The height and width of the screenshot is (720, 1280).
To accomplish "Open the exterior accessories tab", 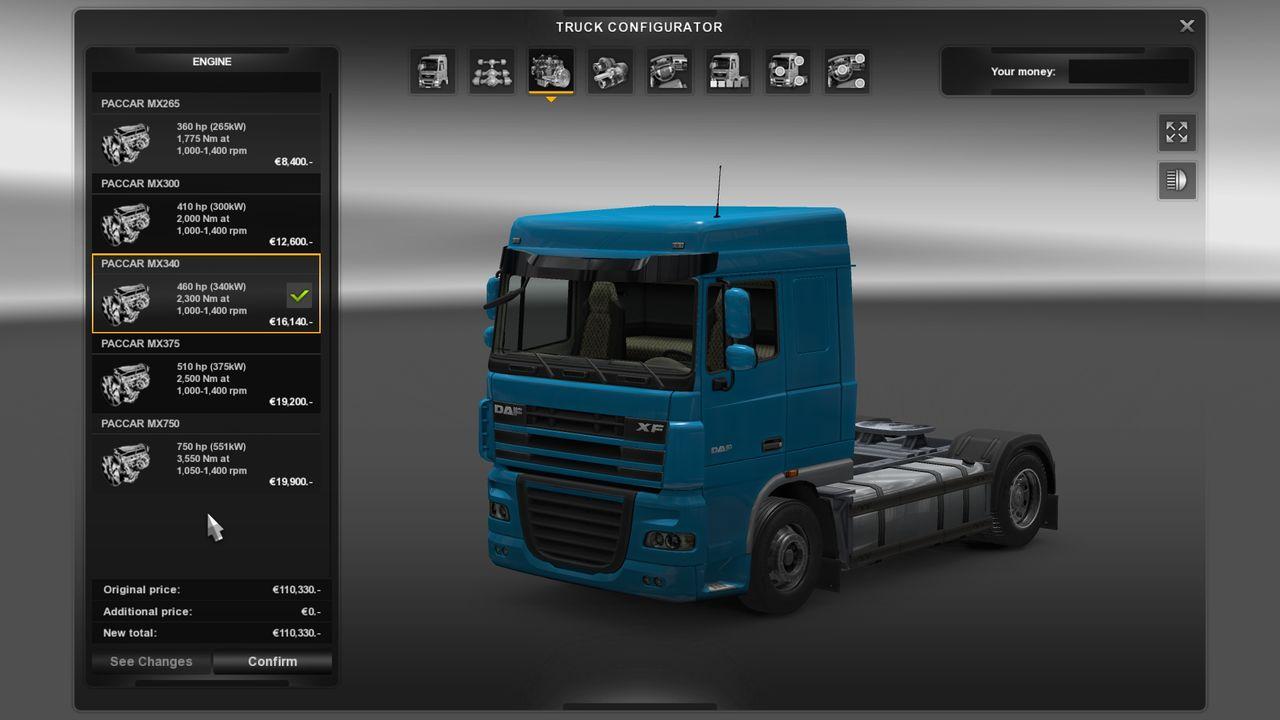I will (787, 71).
